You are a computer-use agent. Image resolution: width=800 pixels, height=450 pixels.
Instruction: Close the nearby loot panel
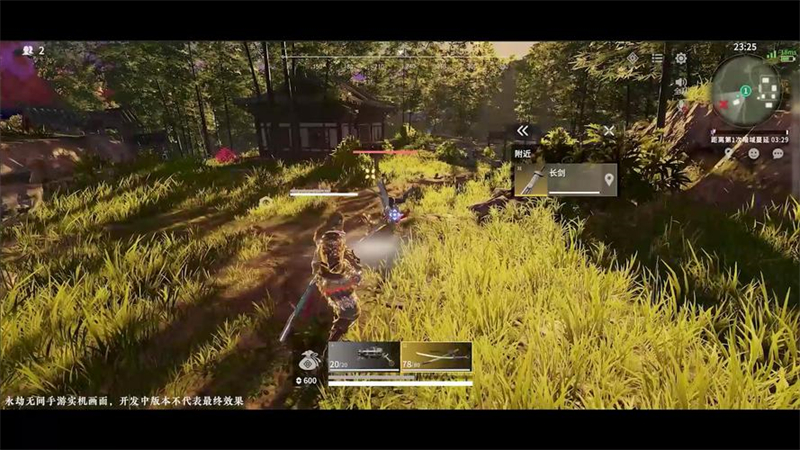pos(609,131)
